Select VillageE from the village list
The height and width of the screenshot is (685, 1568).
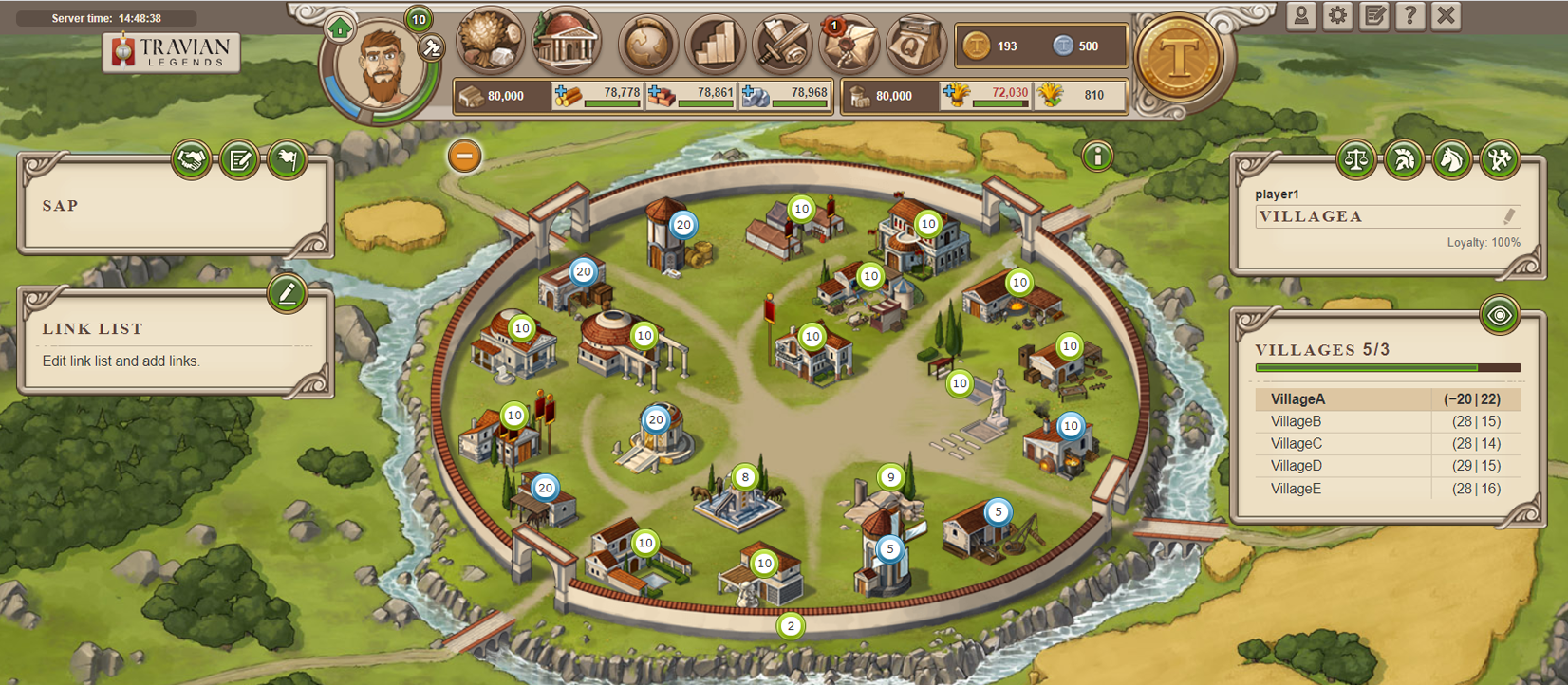(x=1297, y=489)
